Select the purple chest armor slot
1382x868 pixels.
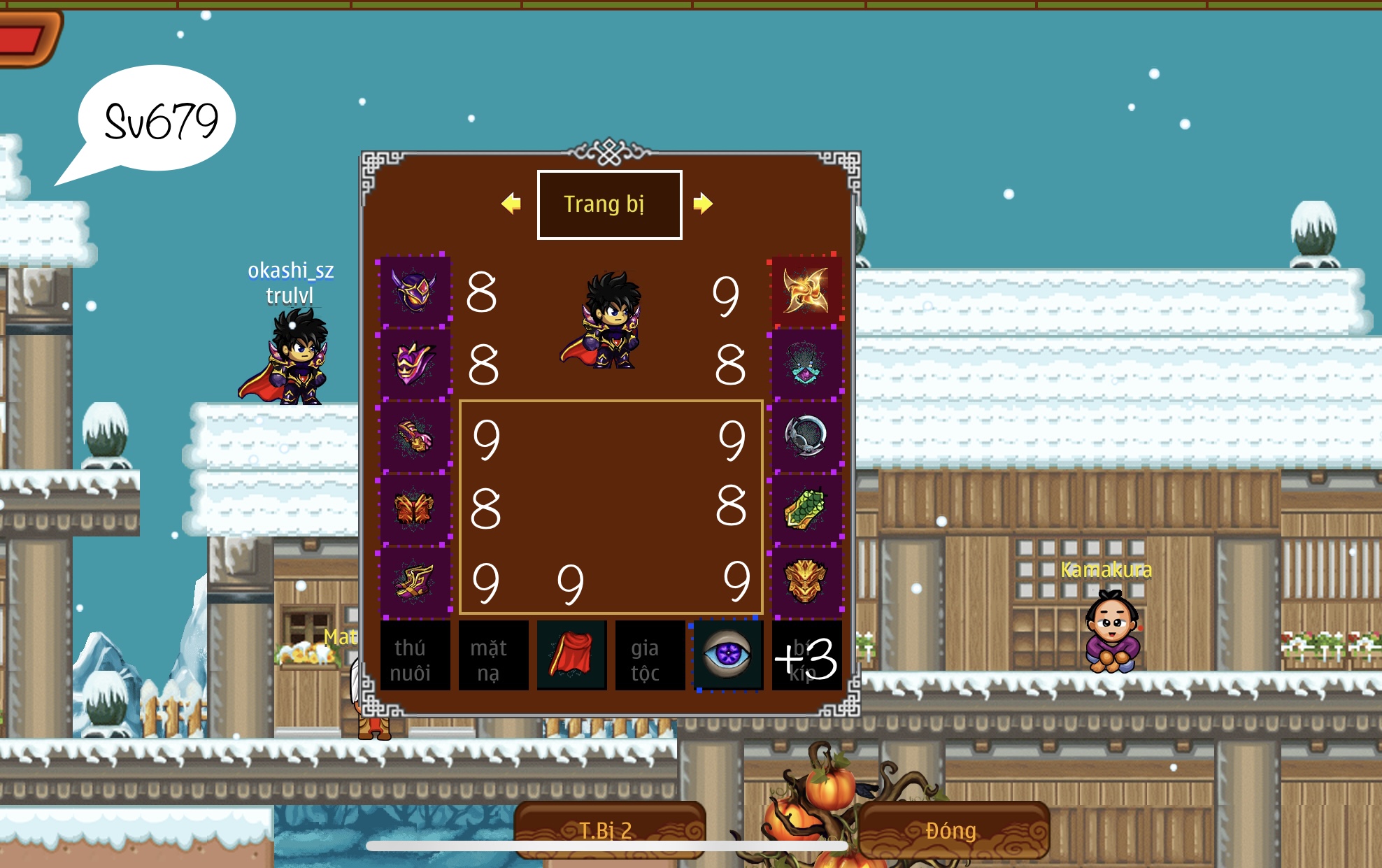[415, 364]
